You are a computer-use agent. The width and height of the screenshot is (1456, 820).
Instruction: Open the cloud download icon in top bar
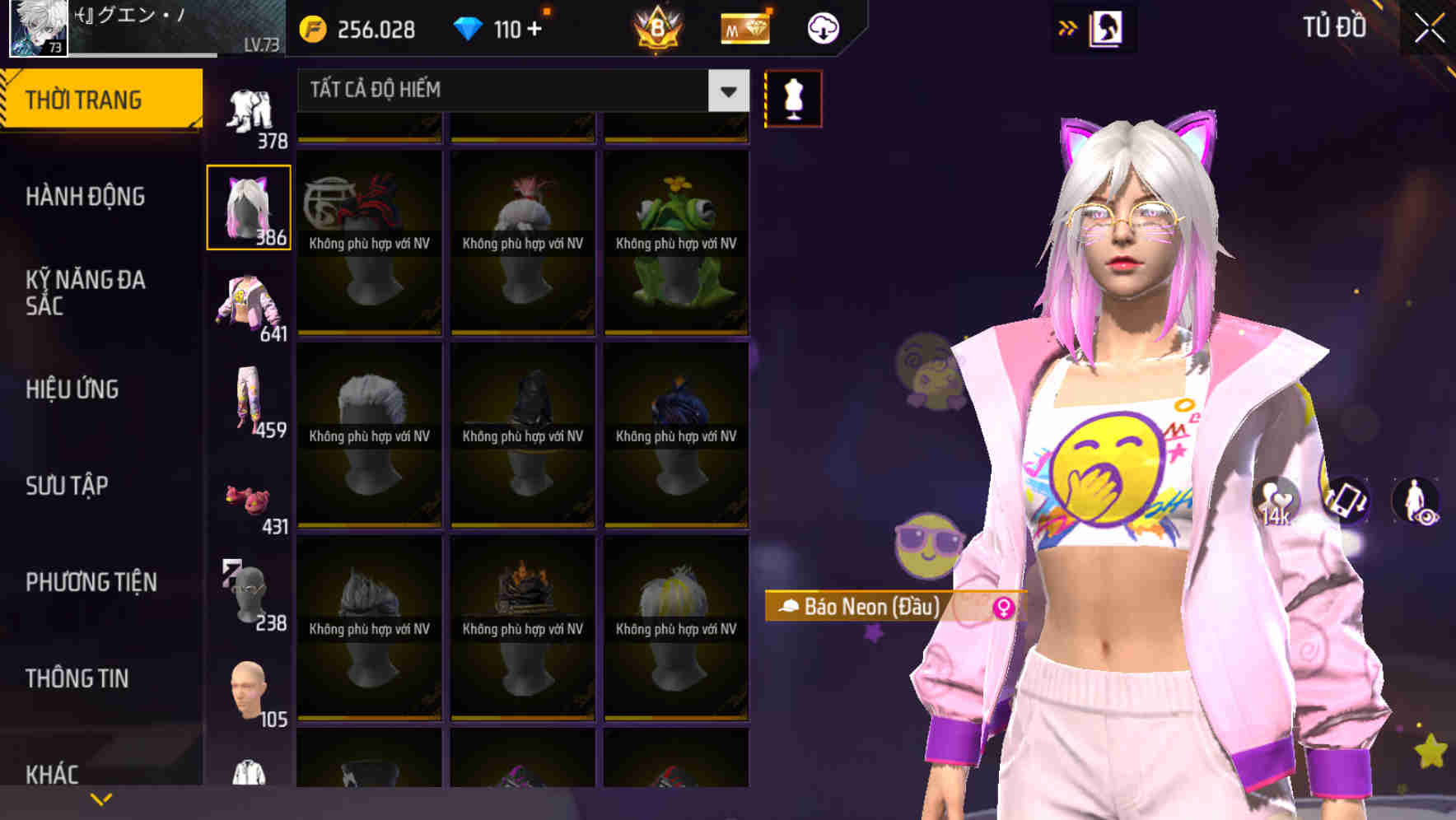click(822, 27)
